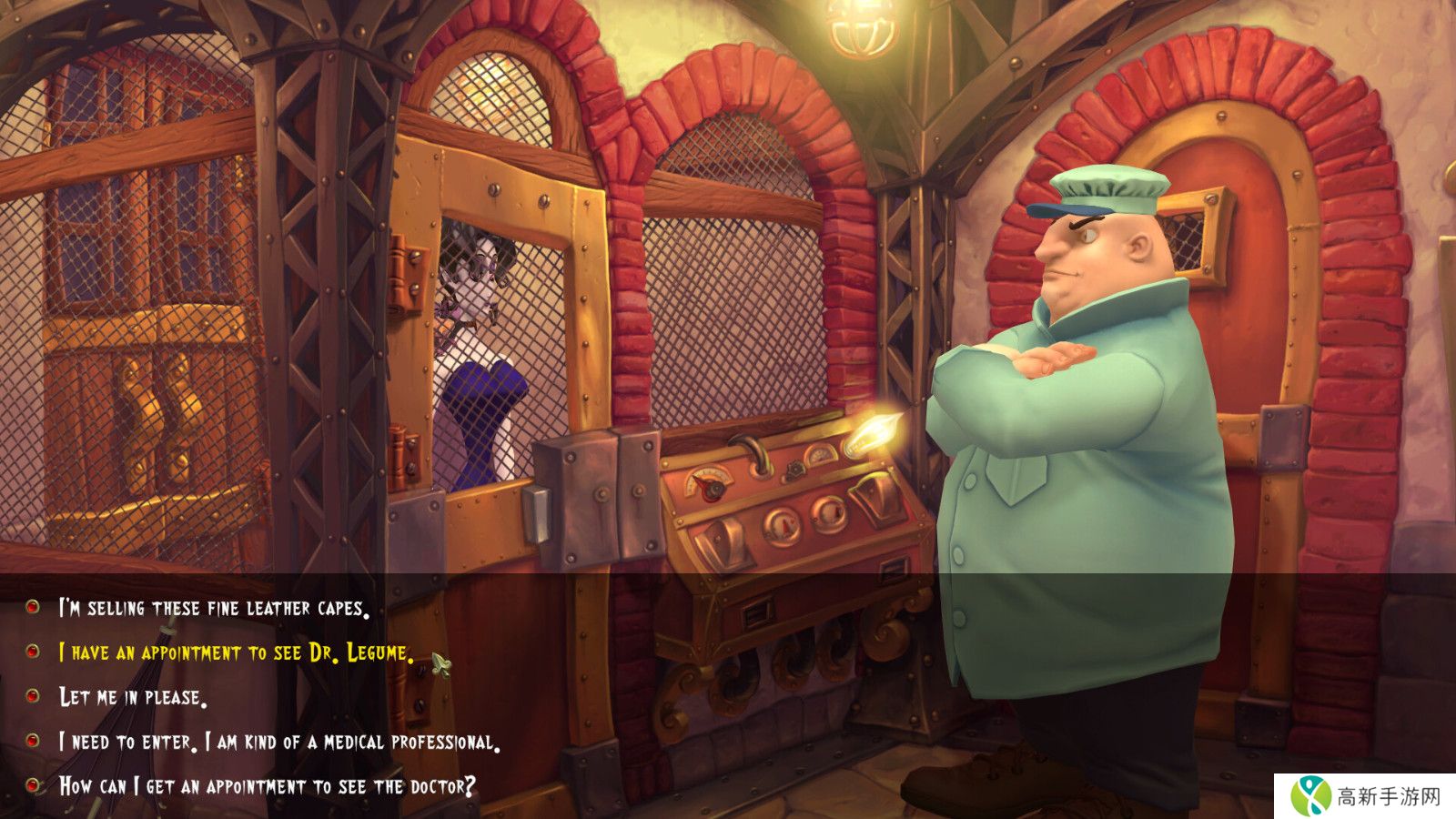Select "I have an appointment to see Dr. Legume."
Screen dimensions: 1456x819
[236, 652]
